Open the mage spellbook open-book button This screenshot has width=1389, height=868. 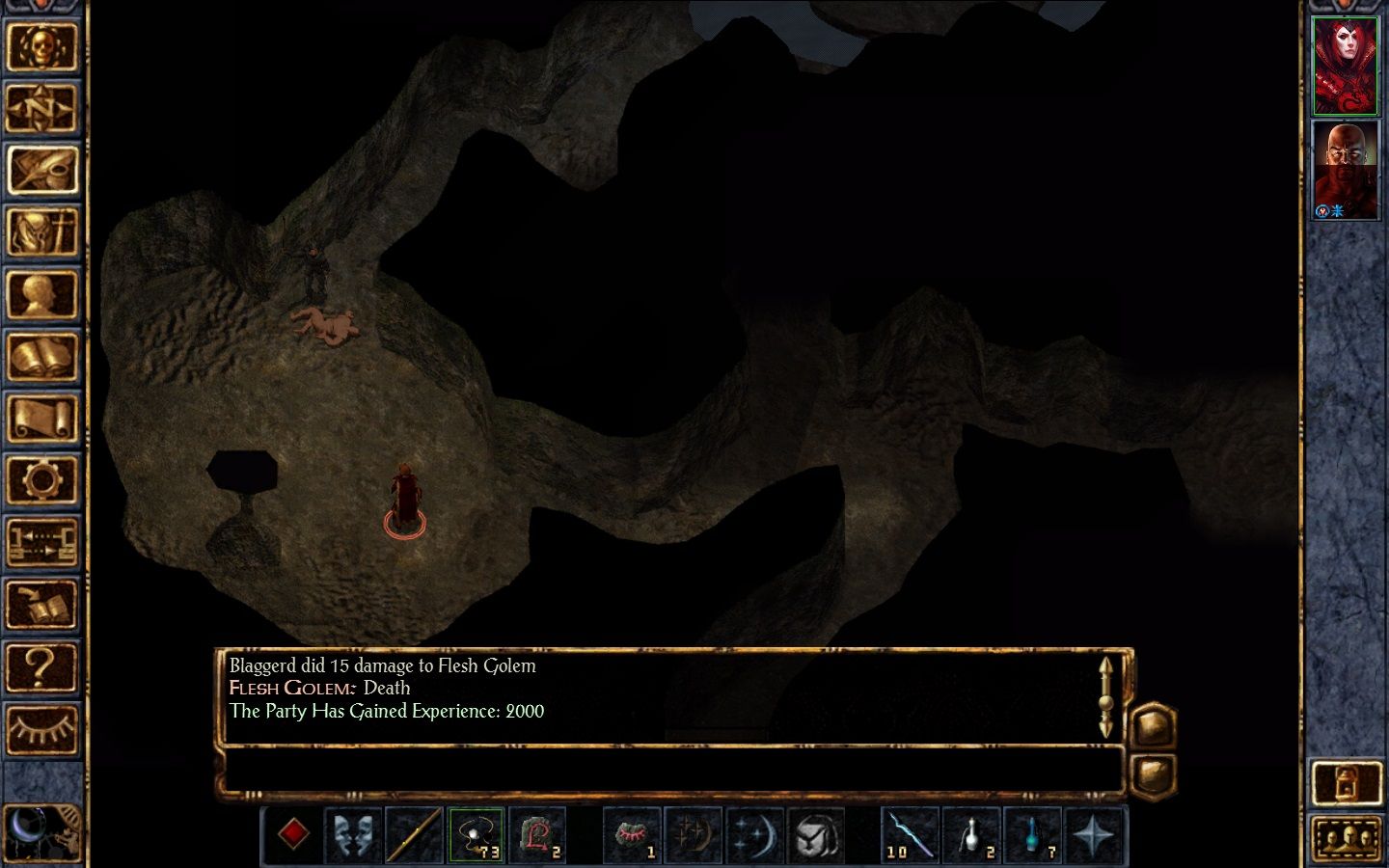41,357
